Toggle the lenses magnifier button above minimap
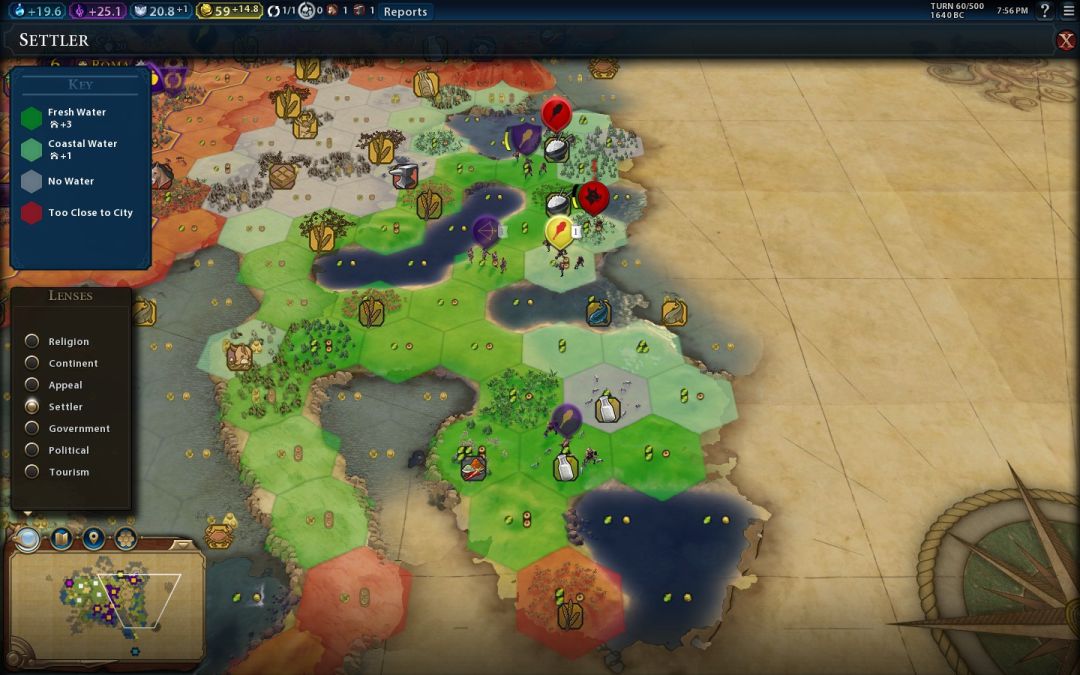Screen dimensions: 1080x675 [x=28, y=539]
